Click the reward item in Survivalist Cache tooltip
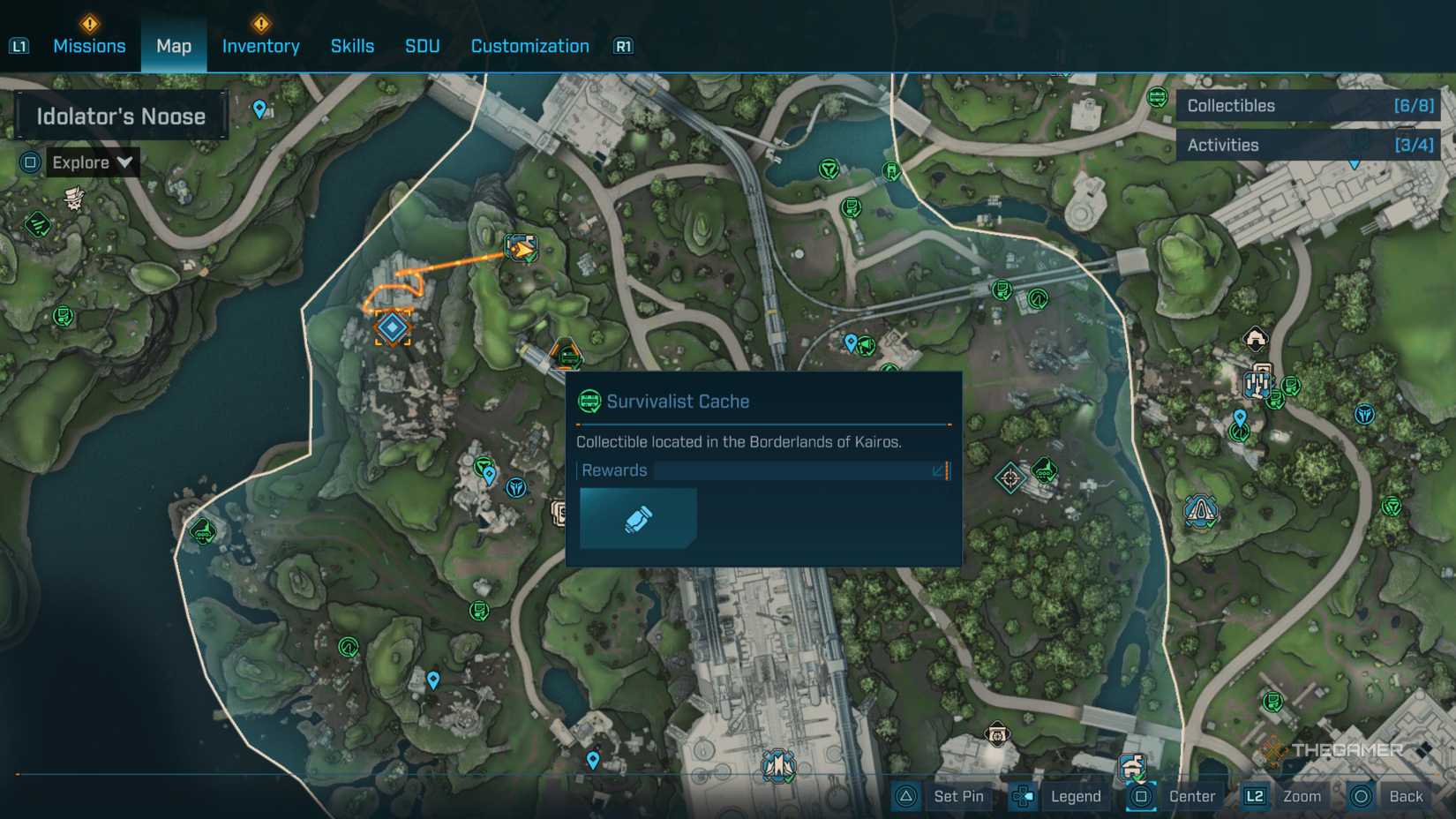 (638, 519)
